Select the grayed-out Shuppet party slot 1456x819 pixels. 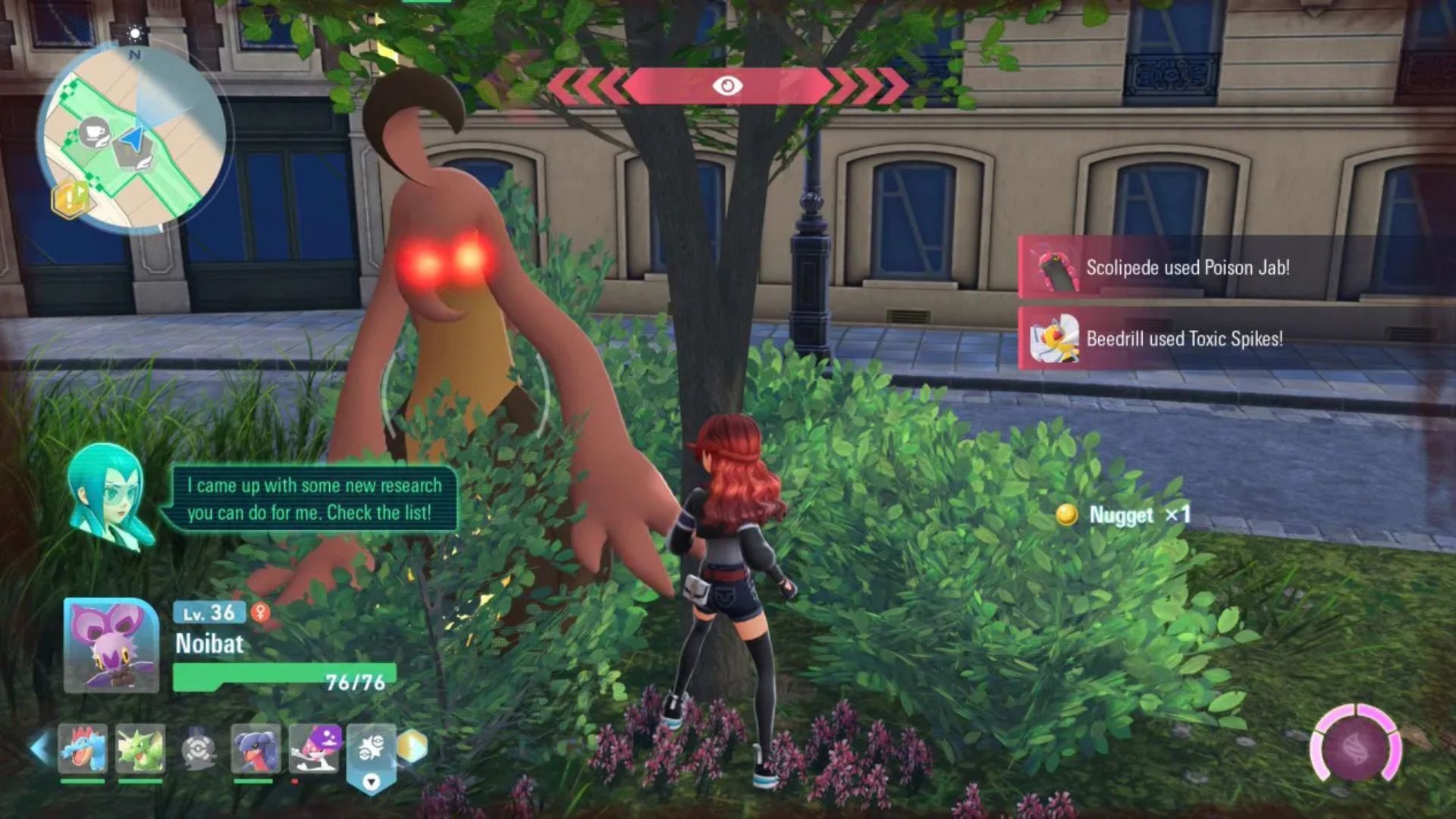coord(199,749)
